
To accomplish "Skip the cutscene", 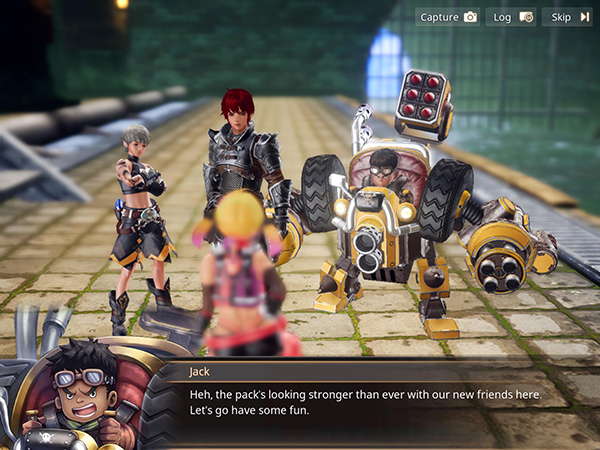I will pos(567,17).
